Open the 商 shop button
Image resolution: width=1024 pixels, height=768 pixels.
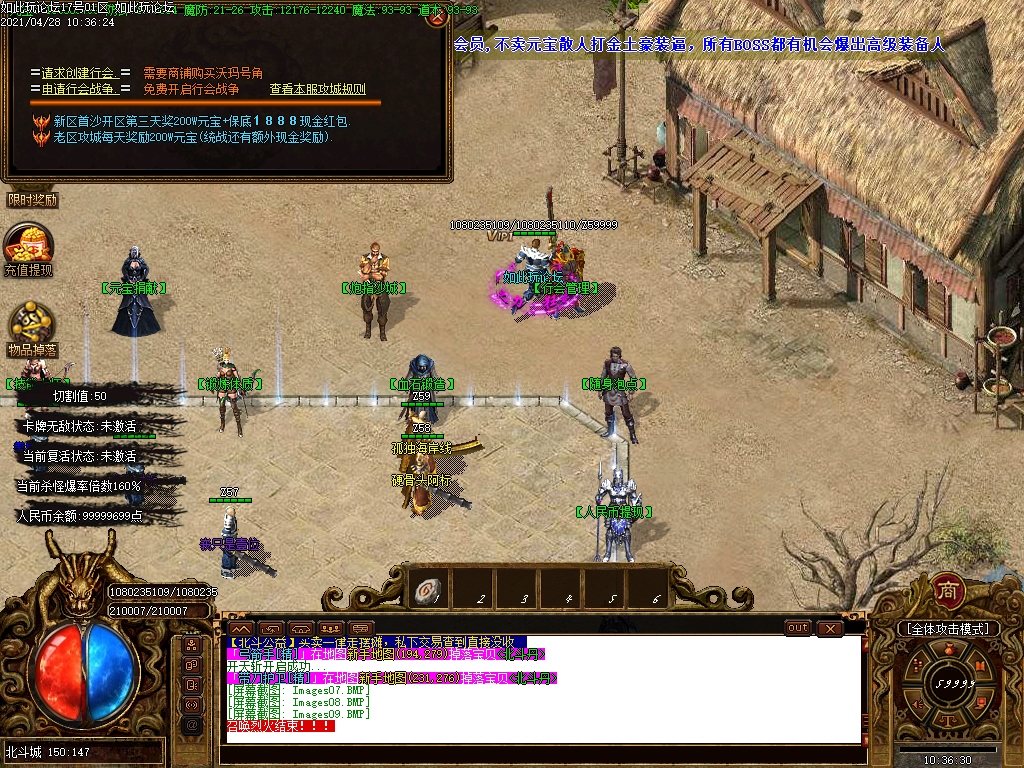(x=947, y=590)
